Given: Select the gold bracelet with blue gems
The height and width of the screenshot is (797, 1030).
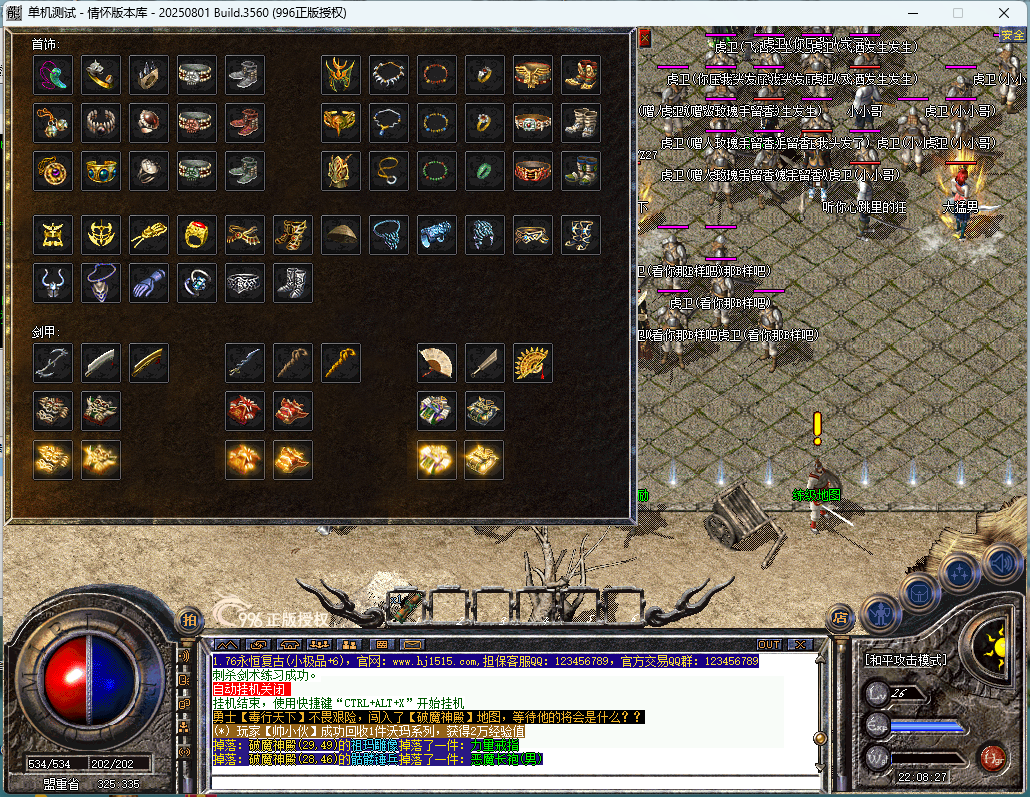Looking at the screenshot, I should (x=101, y=171).
